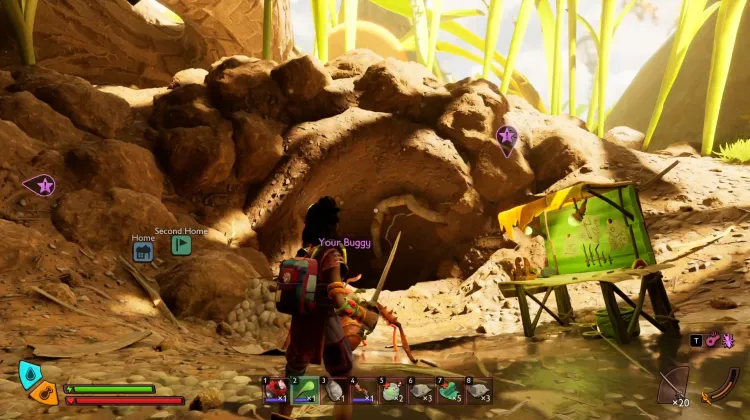750x420 pixels.
Task: Equip the item in hotbar slot 4
Action: pos(363,391)
